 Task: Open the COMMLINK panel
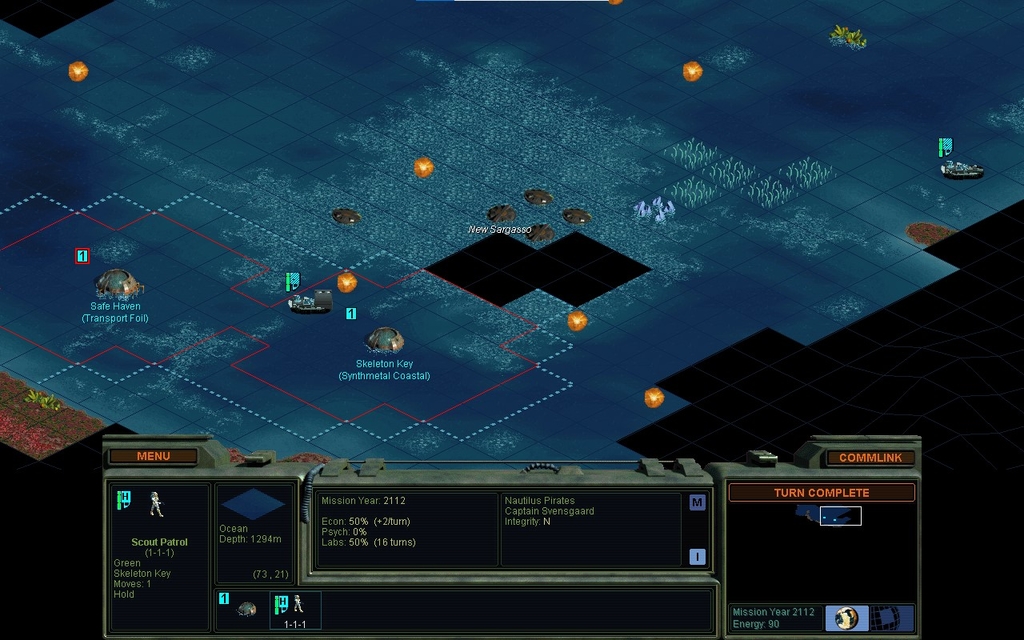(870, 457)
